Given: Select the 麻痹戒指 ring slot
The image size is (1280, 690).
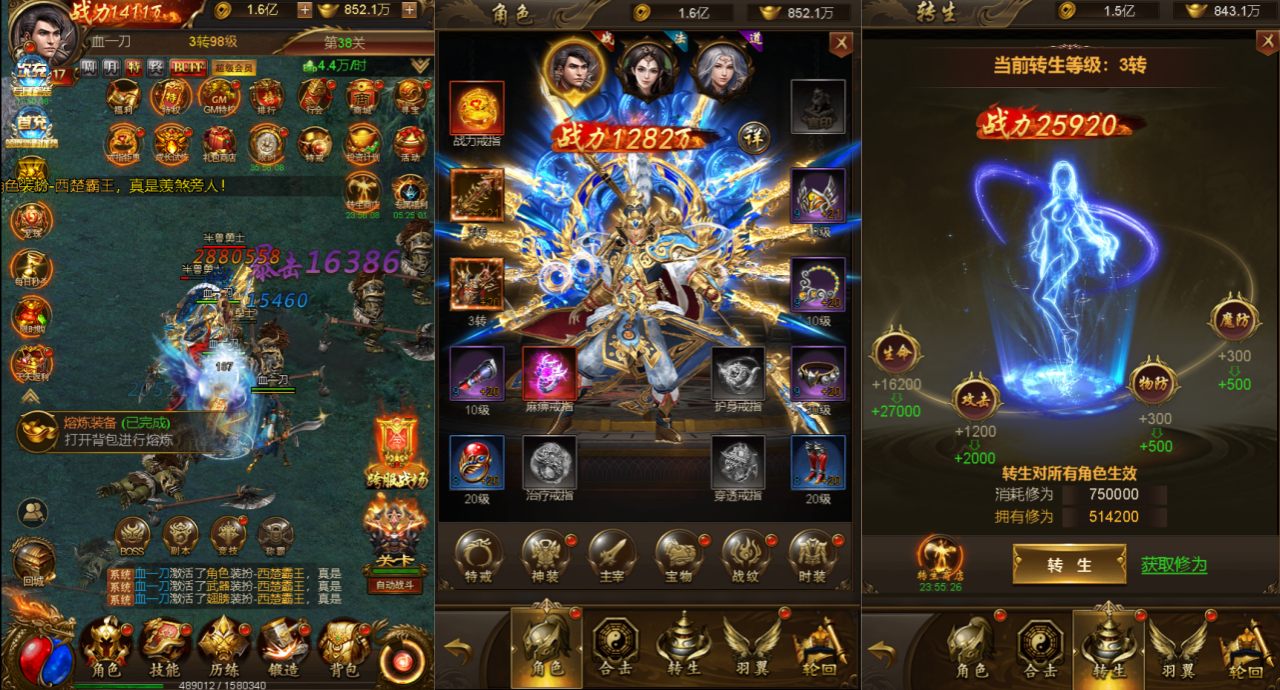Looking at the screenshot, I should 549,376.
